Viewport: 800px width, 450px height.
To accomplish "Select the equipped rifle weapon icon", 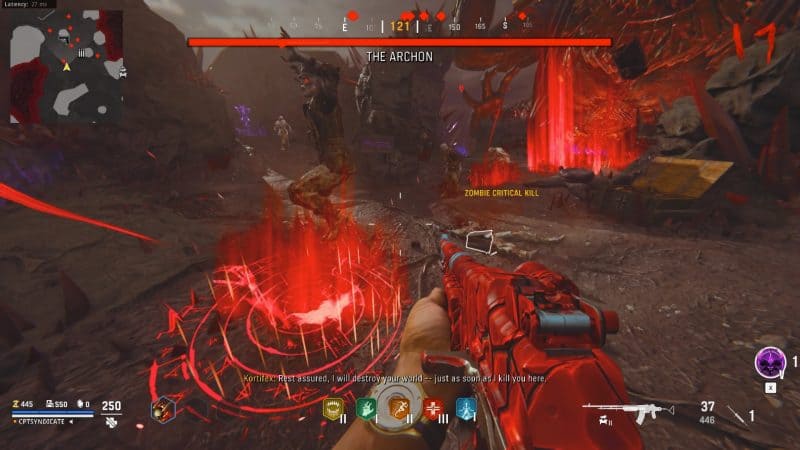I will pos(617,412).
